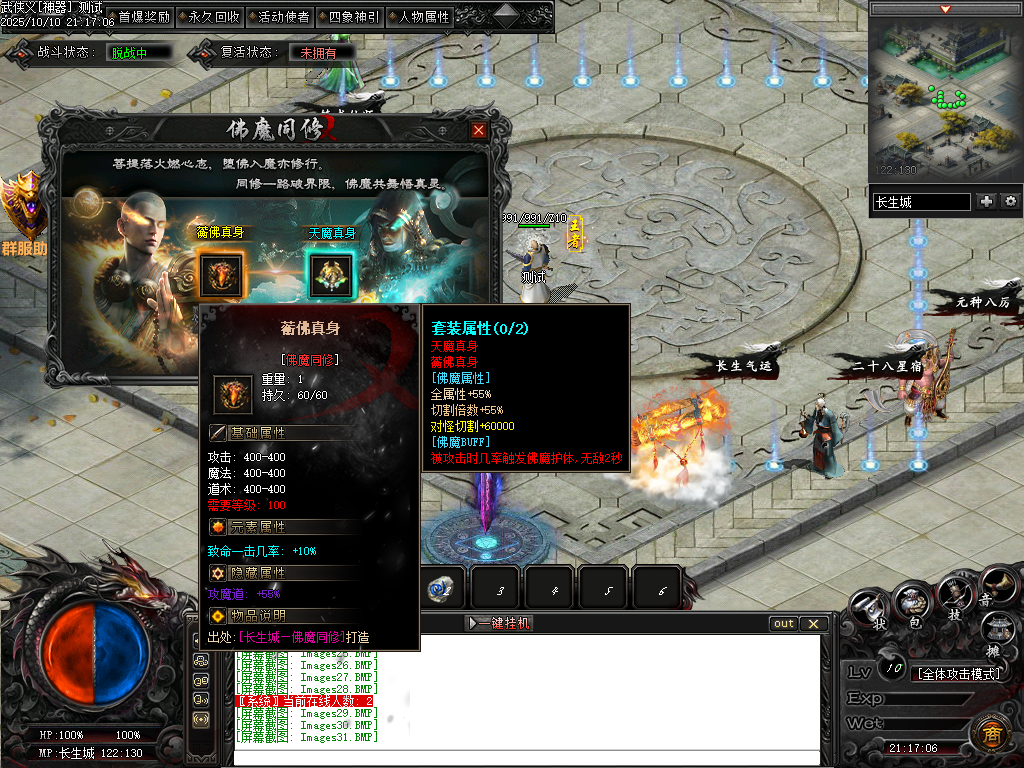Open the gear settings beside the map name
The width and height of the screenshot is (1024, 768).
tap(1010, 201)
